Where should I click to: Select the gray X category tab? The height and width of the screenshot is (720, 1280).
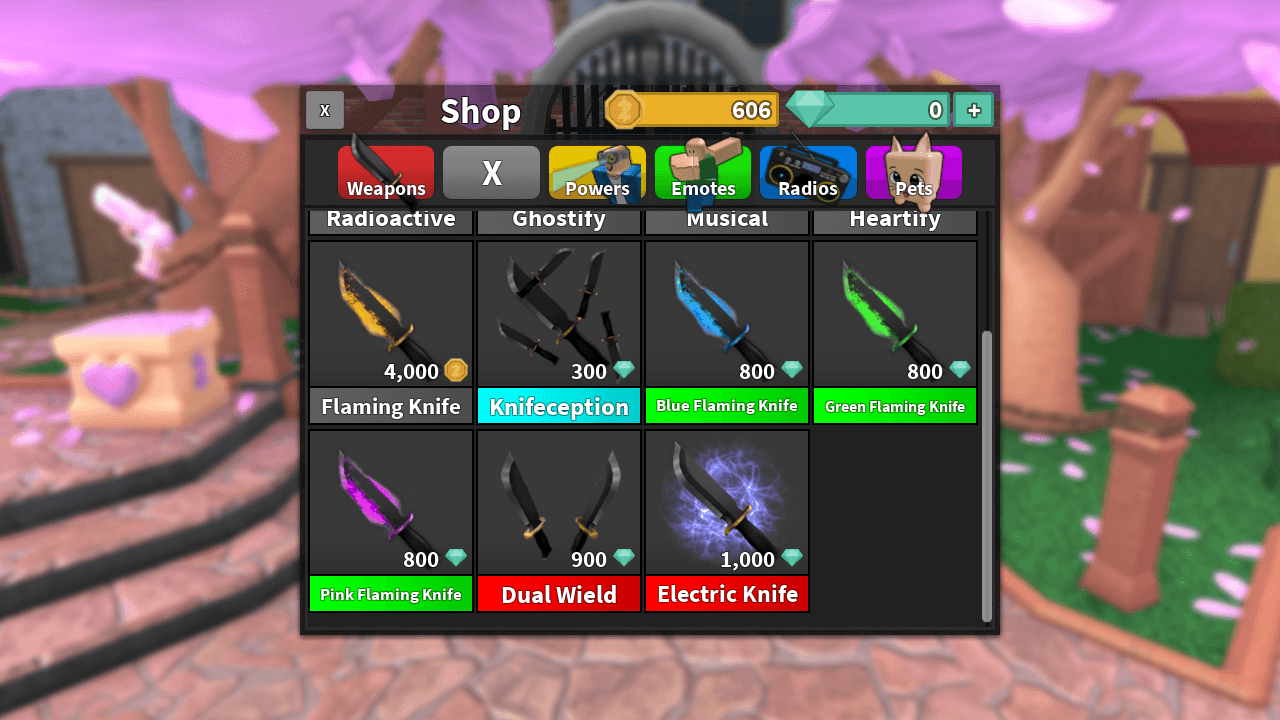(491, 173)
